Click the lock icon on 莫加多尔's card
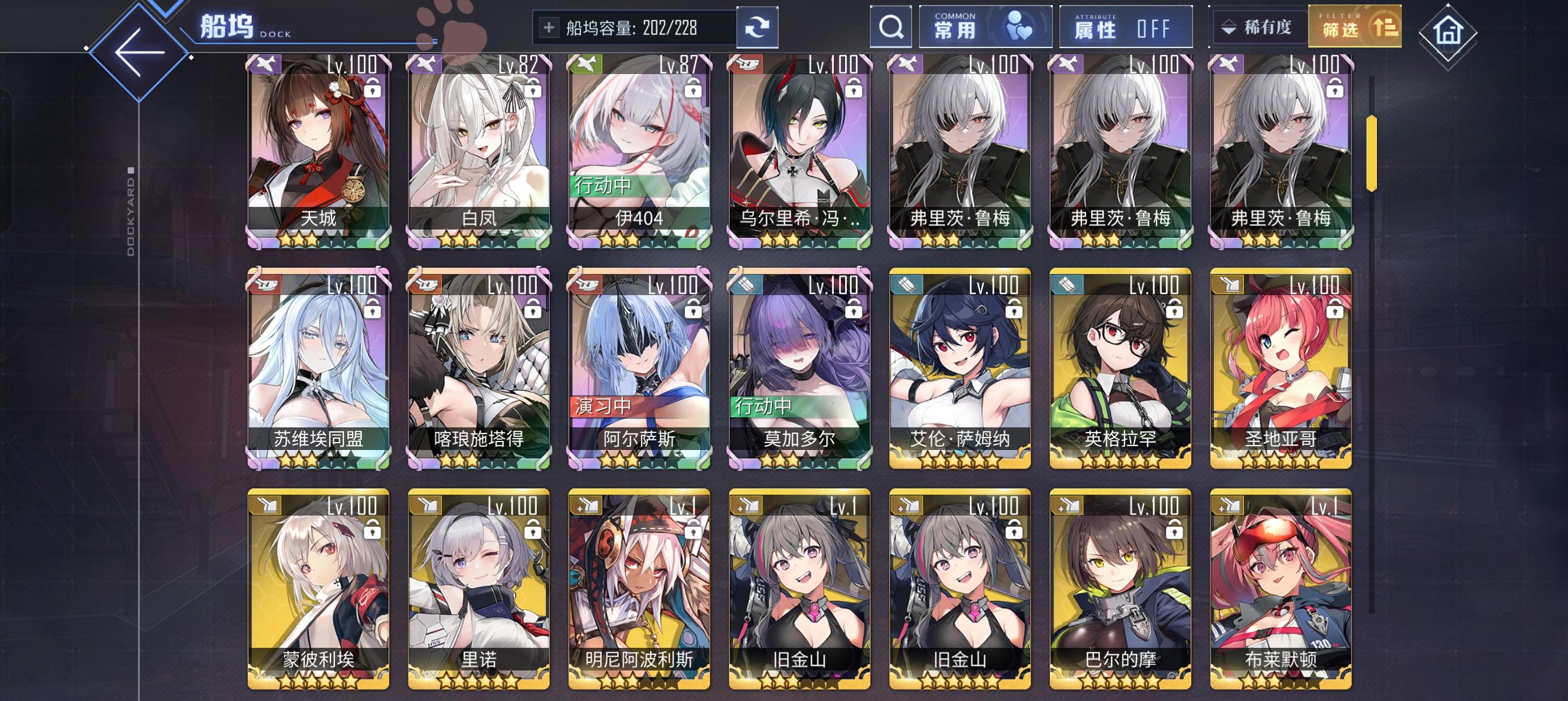1568x701 pixels. pyautogui.click(x=853, y=309)
